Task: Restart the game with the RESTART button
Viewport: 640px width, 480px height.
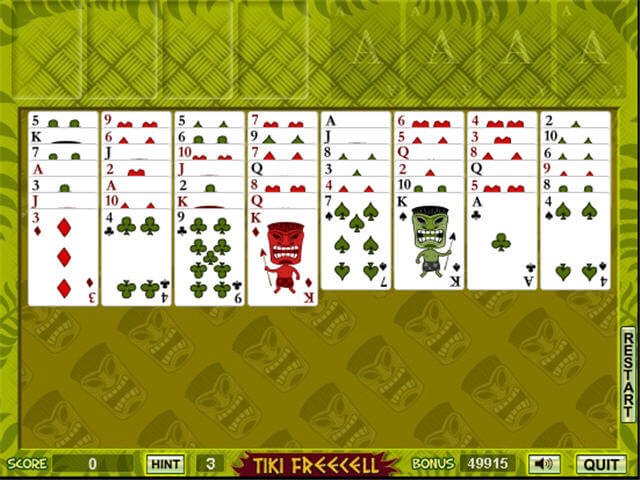Action: pyautogui.click(x=628, y=373)
